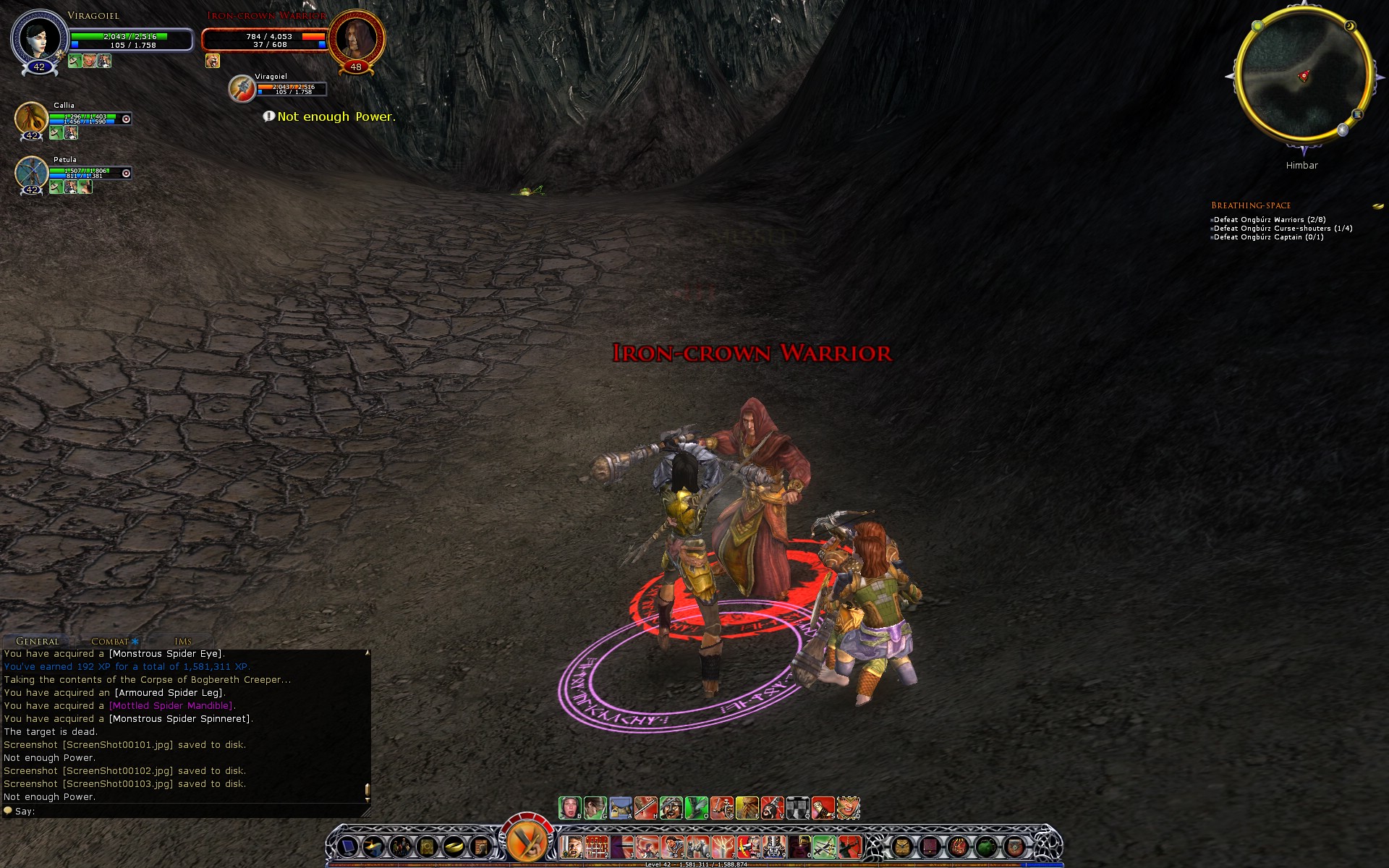The image size is (1389, 868).
Task: Open the Breathing-space quest tracker entry
Action: point(1251,205)
